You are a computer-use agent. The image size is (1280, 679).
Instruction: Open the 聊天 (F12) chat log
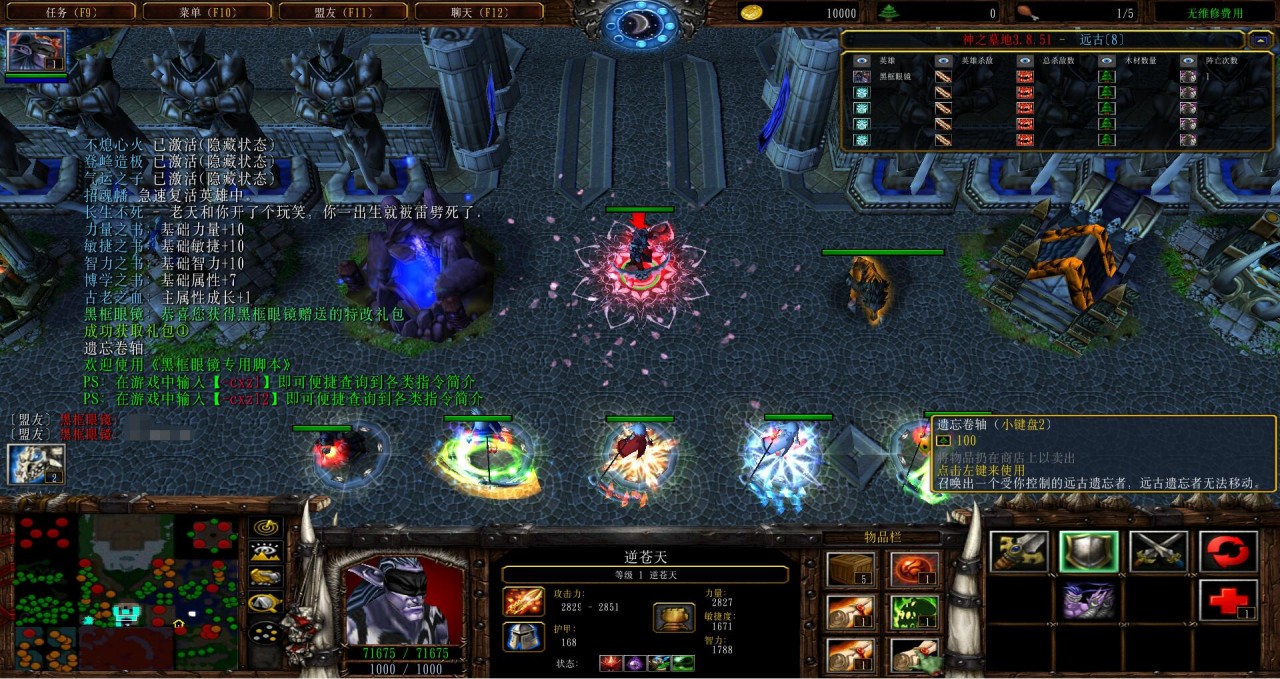[x=477, y=12]
